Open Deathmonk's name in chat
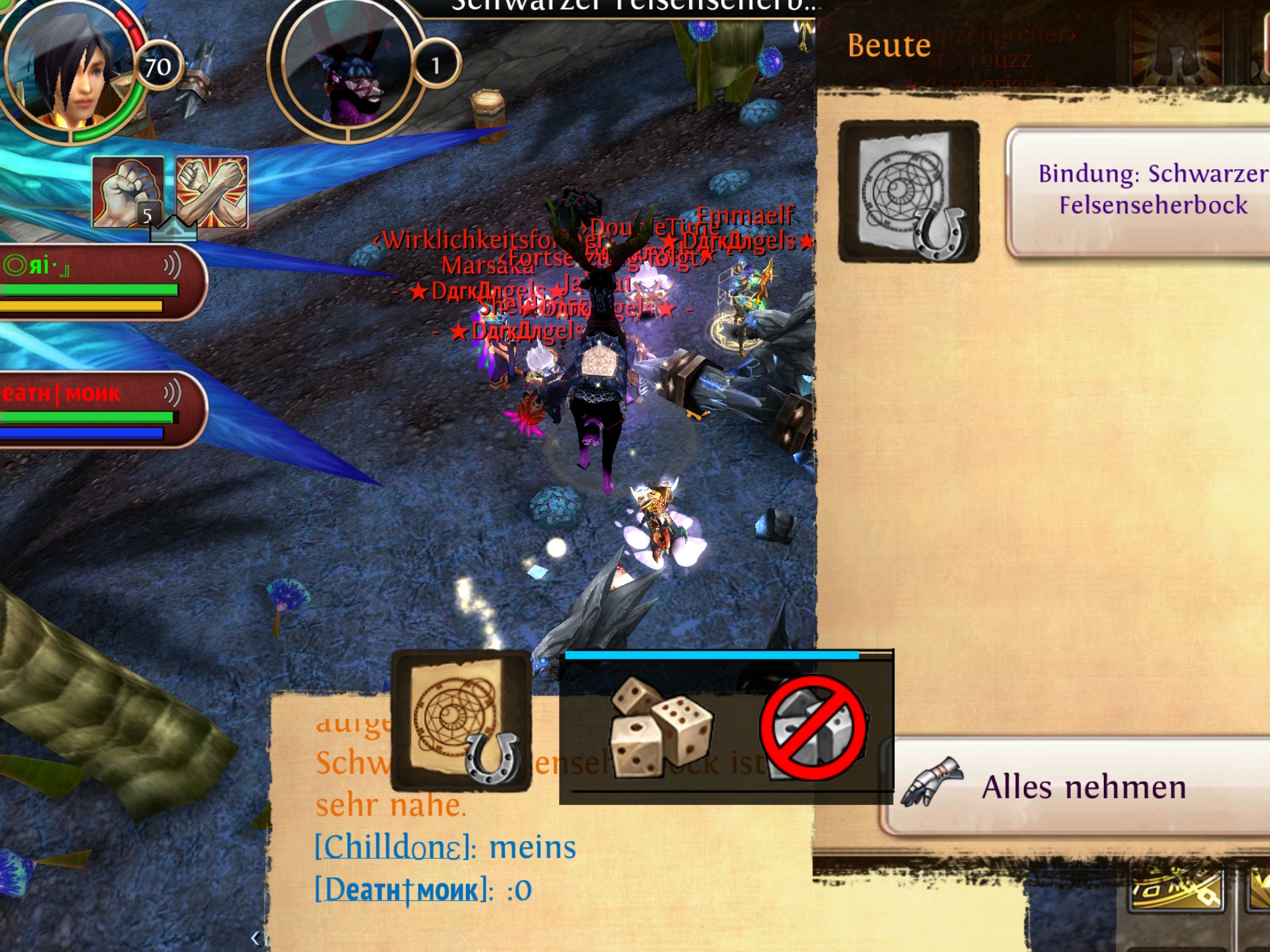 [401, 890]
